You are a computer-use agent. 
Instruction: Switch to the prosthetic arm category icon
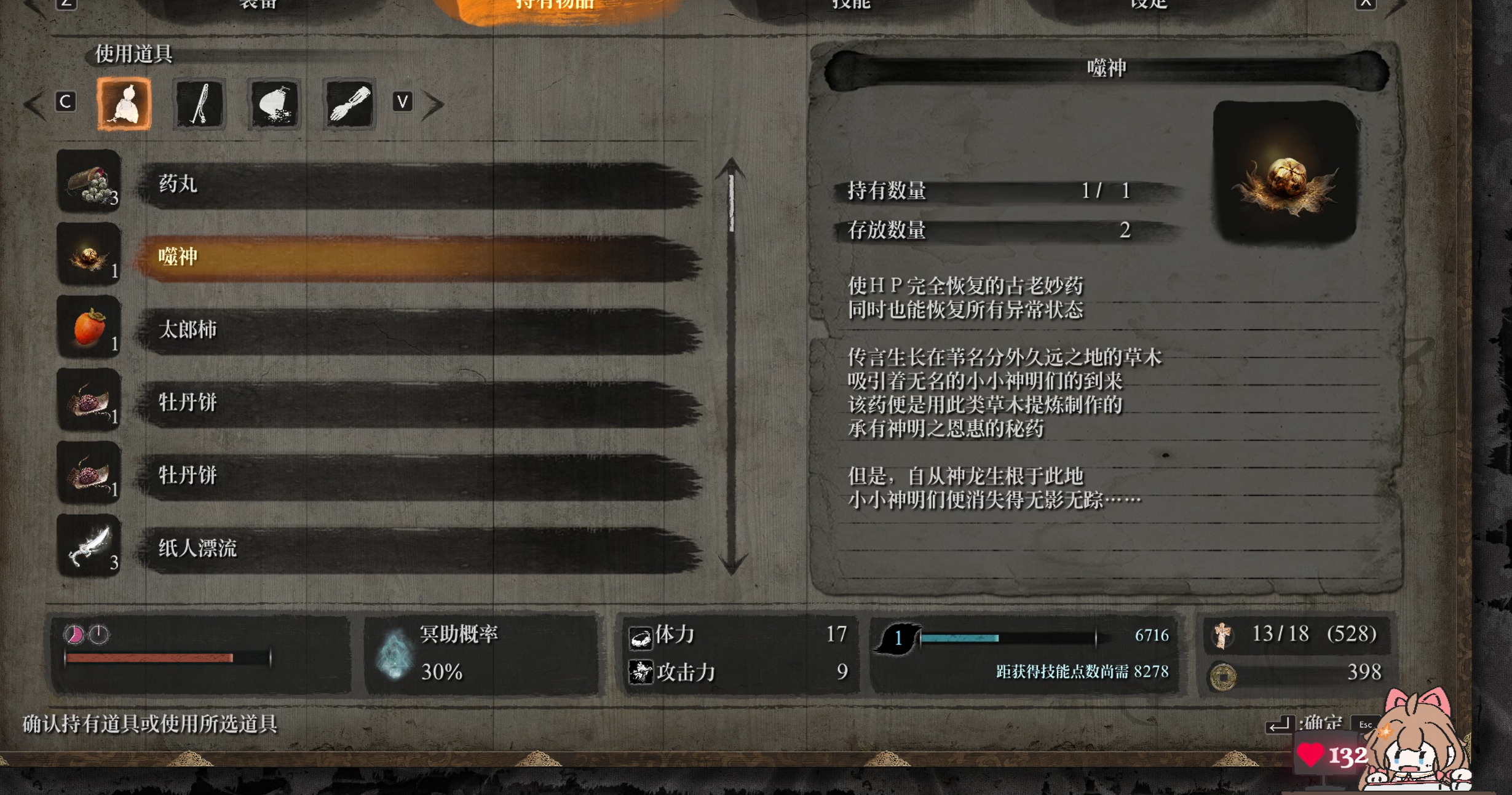(349, 103)
